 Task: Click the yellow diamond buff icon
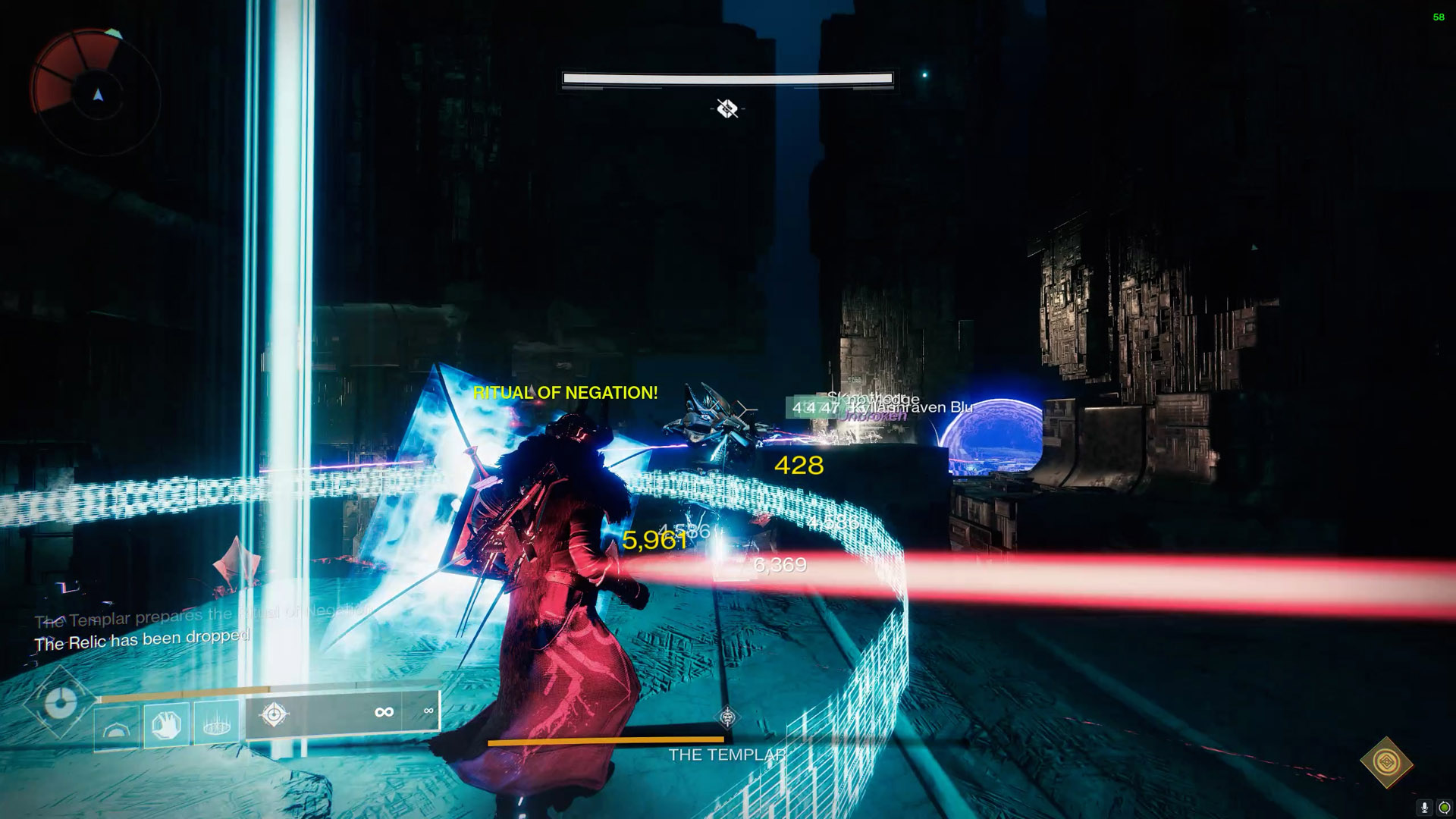[x=1386, y=761]
